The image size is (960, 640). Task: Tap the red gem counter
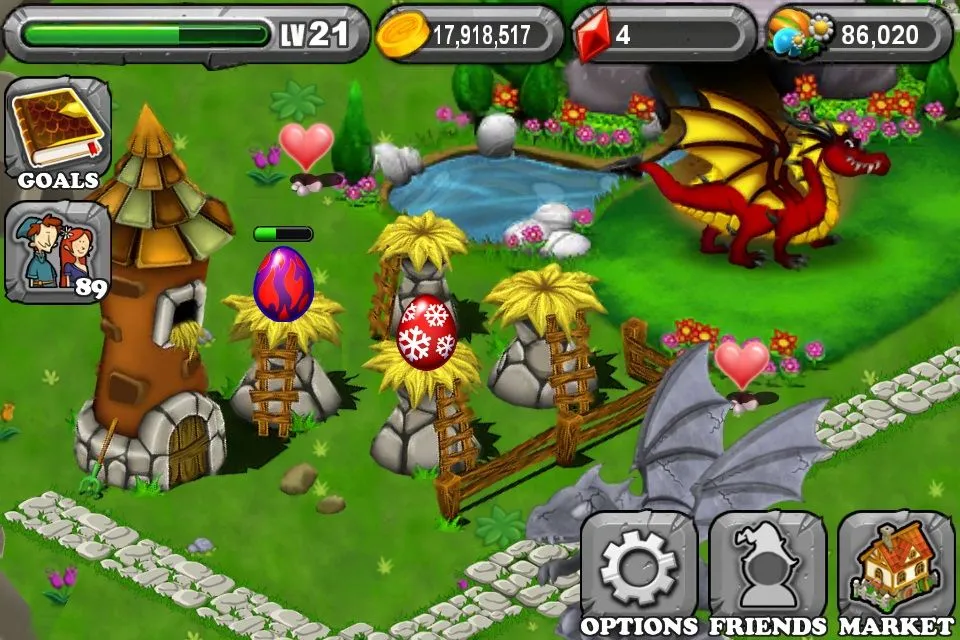click(x=663, y=35)
